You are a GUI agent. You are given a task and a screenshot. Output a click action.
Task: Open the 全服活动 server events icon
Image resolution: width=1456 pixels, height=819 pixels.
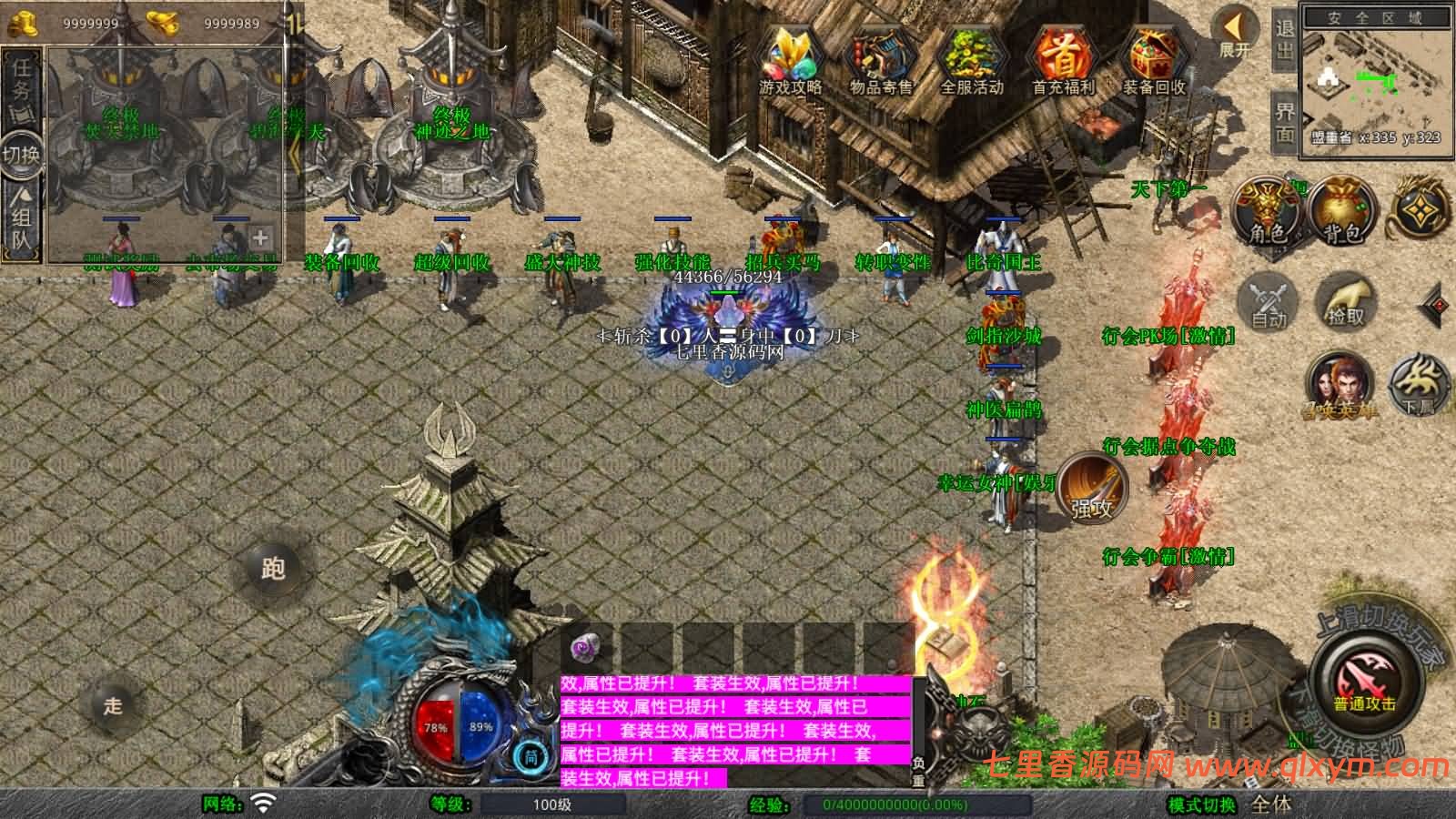(971, 60)
